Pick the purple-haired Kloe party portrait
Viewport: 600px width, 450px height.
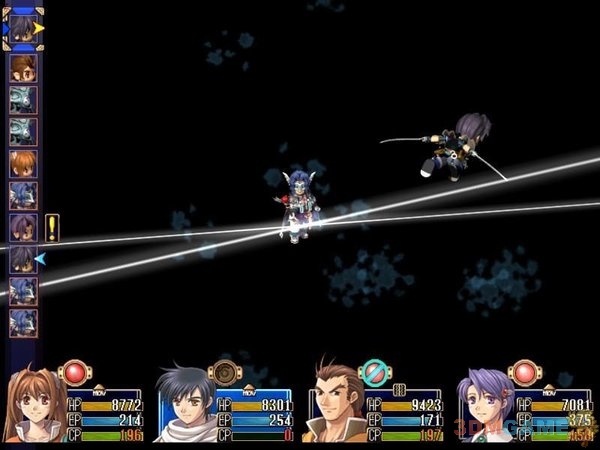click(485, 406)
